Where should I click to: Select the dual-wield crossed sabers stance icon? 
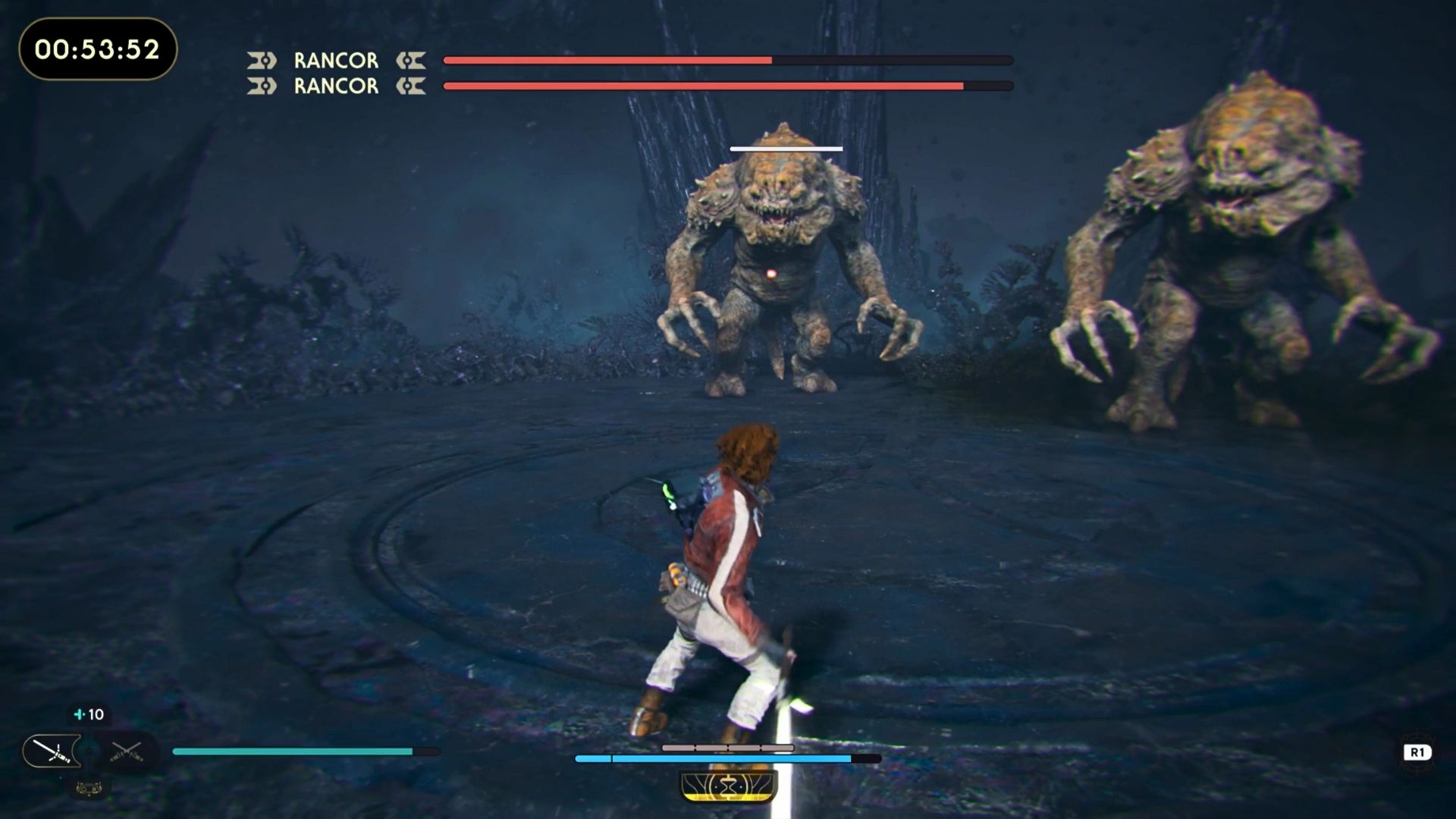tap(126, 751)
